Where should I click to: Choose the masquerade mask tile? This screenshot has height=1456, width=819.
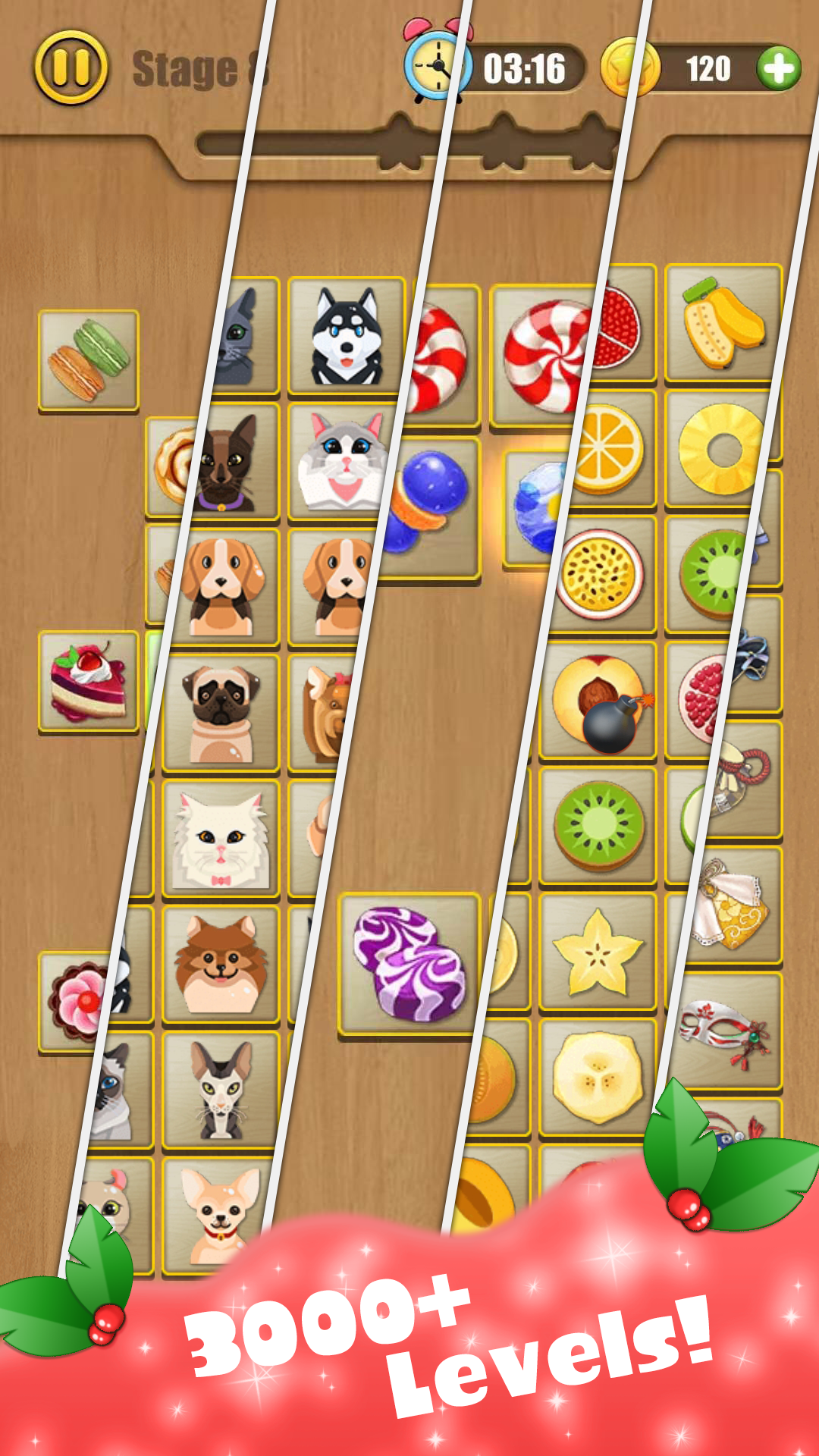pos(724,1031)
